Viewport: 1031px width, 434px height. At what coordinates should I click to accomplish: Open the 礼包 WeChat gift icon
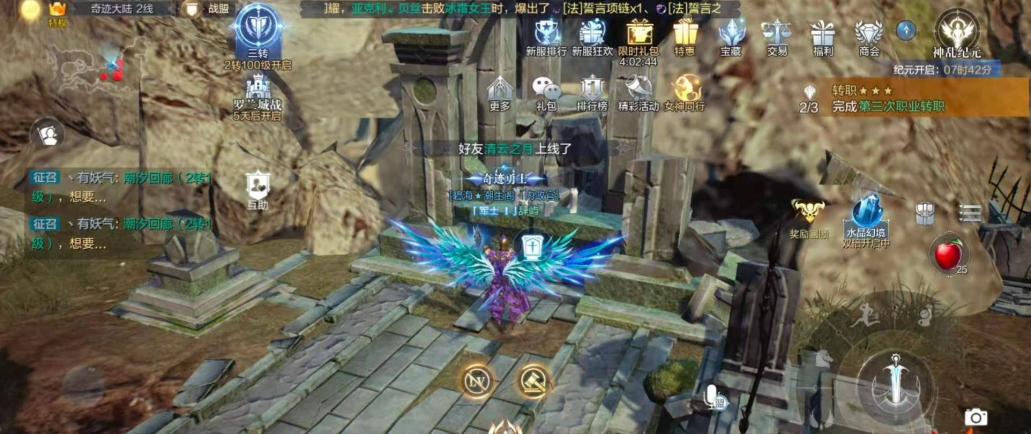(x=545, y=90)
